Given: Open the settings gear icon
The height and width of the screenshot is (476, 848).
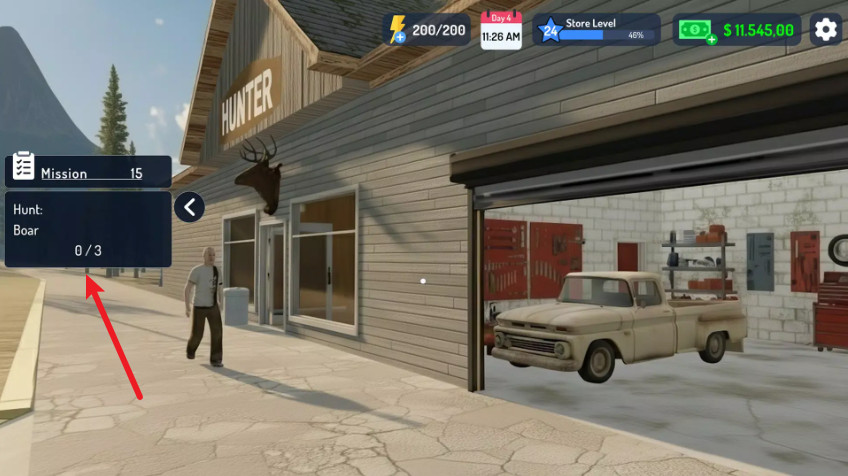Looking at the screenshot, I should [825, 30].
